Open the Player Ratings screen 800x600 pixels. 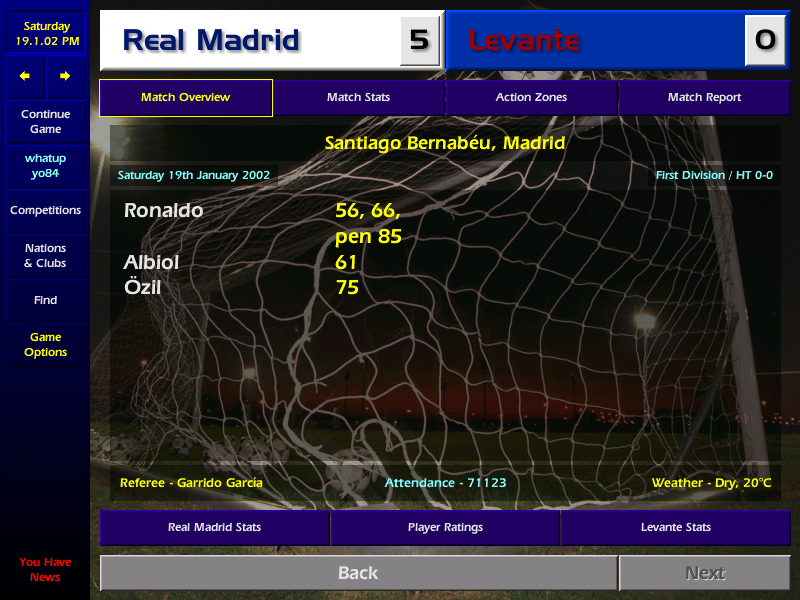(x=445, y=527)
